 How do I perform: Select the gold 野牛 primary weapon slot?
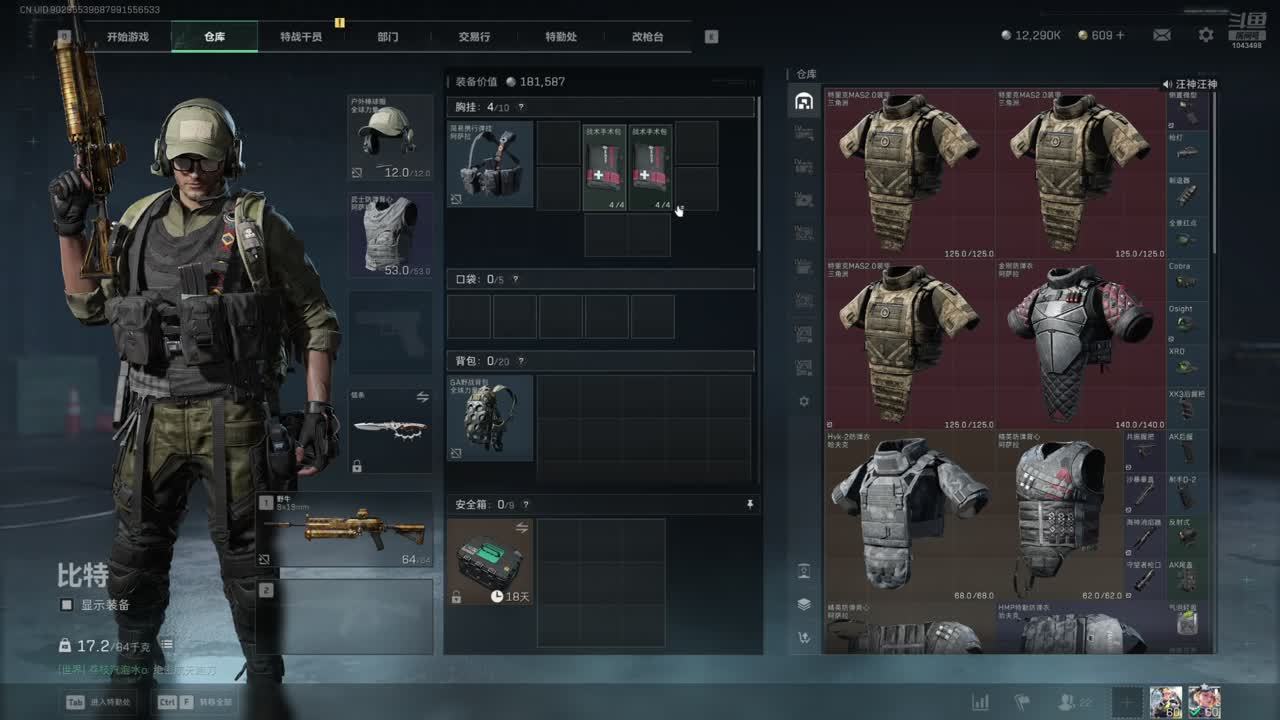tap(345, 530)
